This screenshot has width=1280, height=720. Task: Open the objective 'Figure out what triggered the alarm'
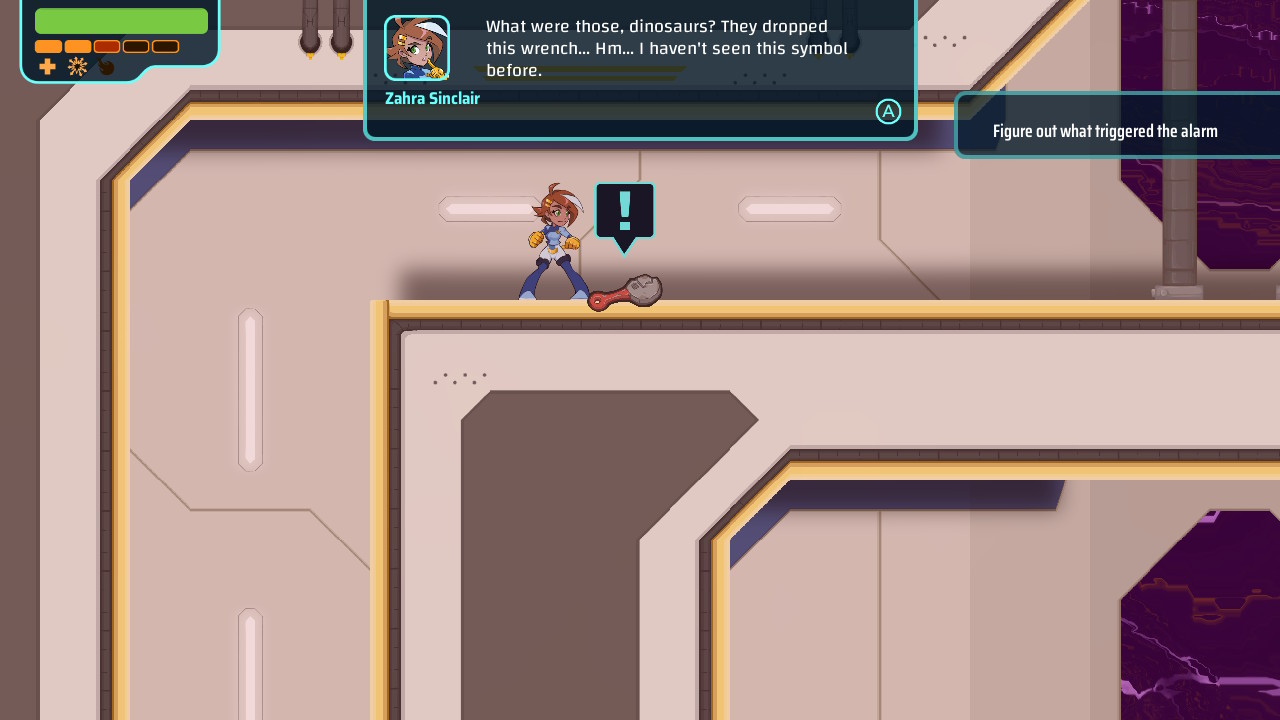1104,130
